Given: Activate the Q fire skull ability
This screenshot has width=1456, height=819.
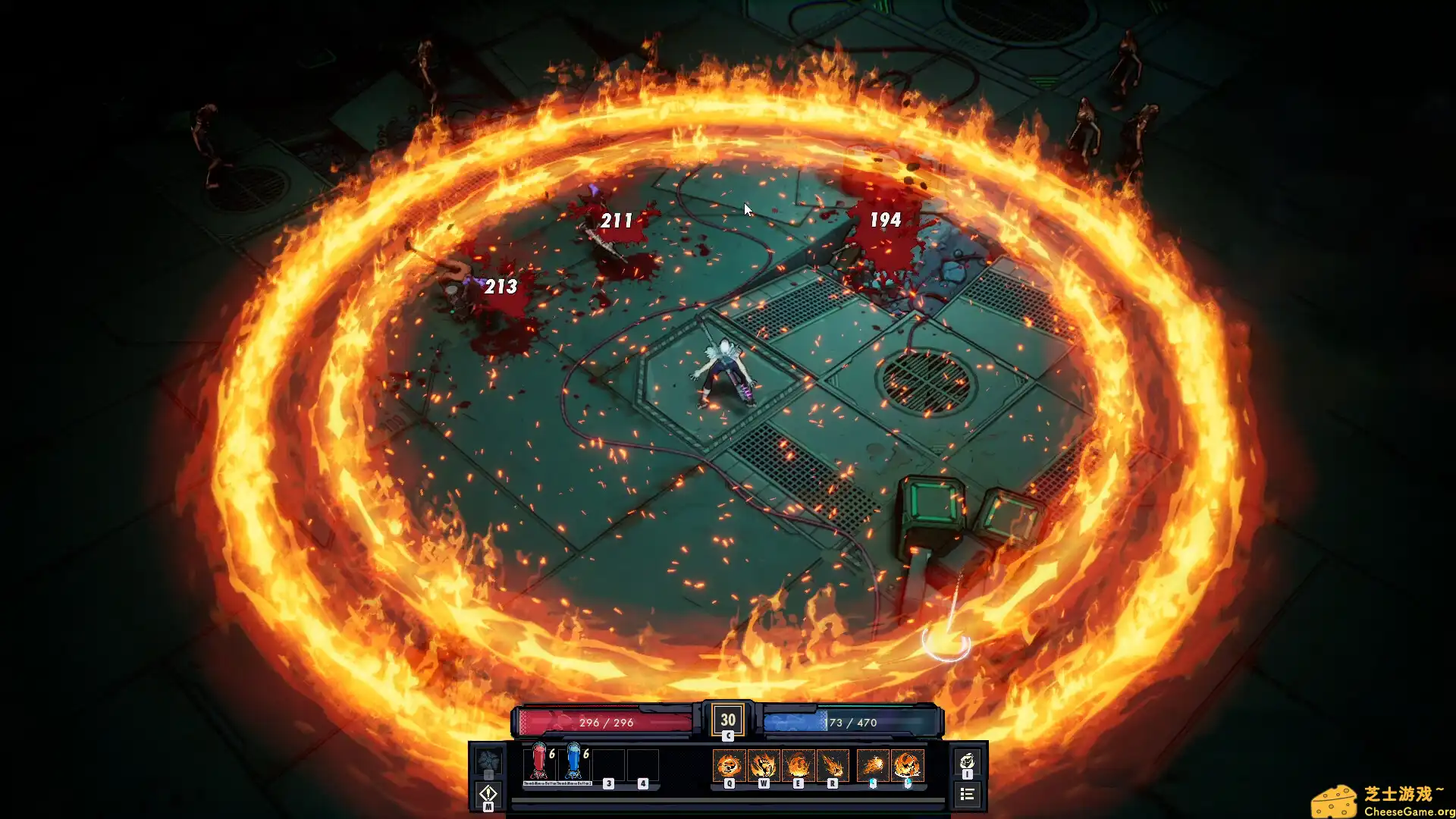Looking at the screenshot, I should (729, 765).
